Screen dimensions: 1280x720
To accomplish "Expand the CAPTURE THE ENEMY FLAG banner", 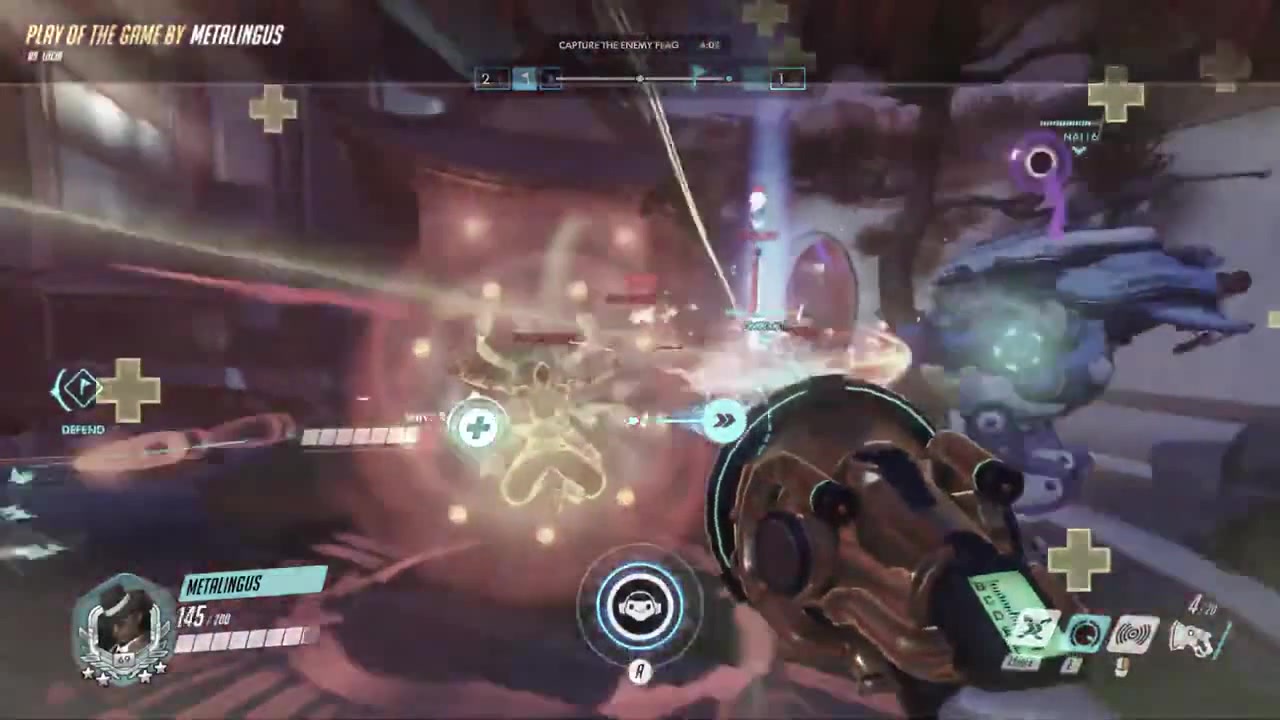I will [619, 44].
